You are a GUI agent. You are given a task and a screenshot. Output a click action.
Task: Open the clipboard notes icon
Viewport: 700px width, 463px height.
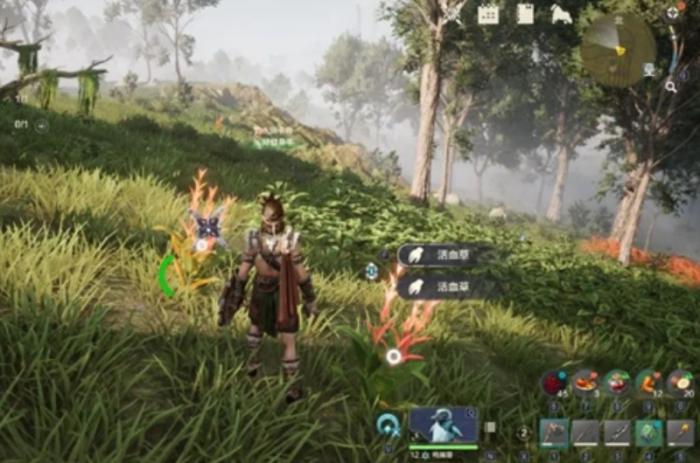[525, 14]
